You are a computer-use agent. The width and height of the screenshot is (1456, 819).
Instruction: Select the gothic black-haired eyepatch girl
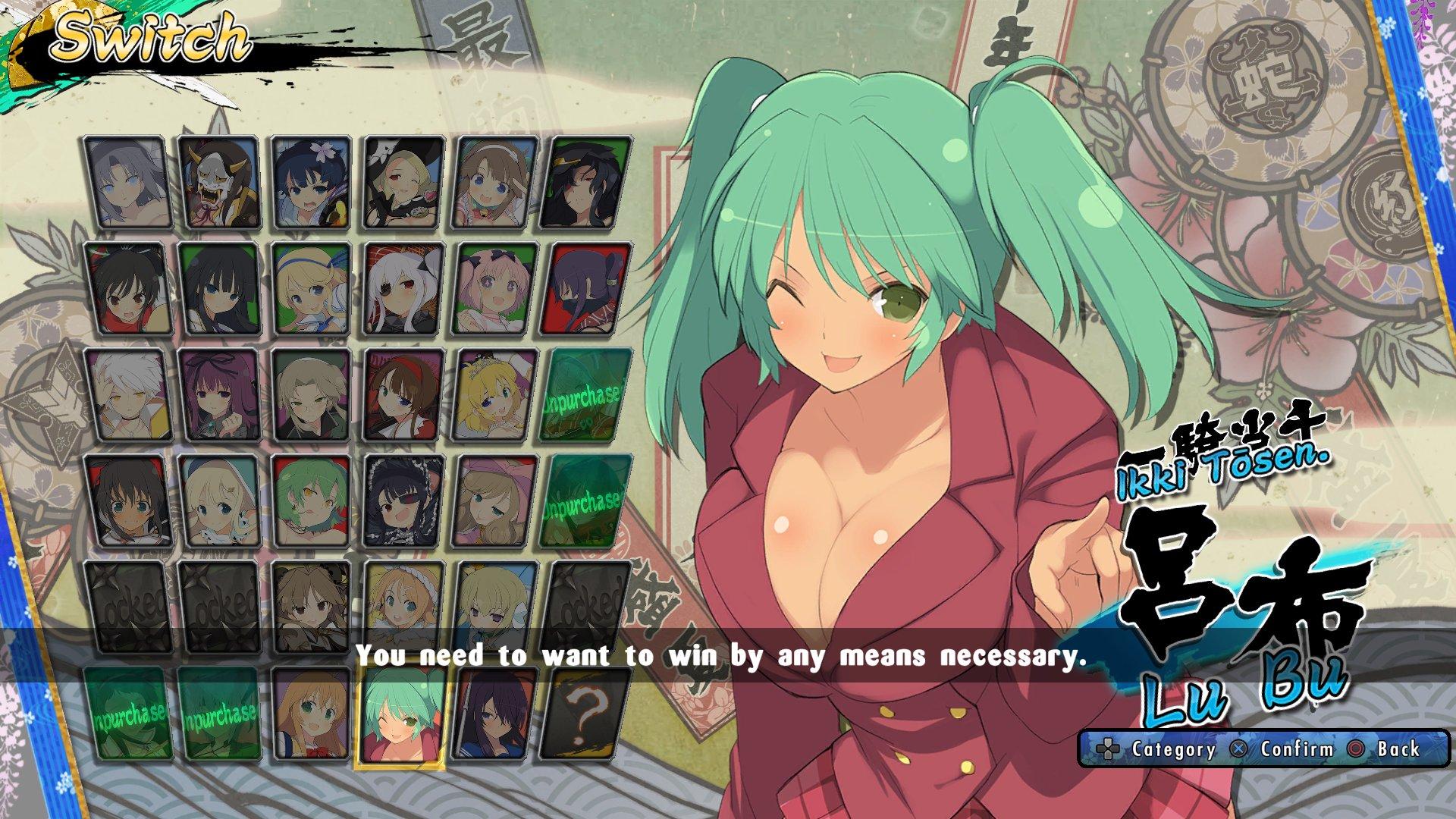(x=403, y=501)
